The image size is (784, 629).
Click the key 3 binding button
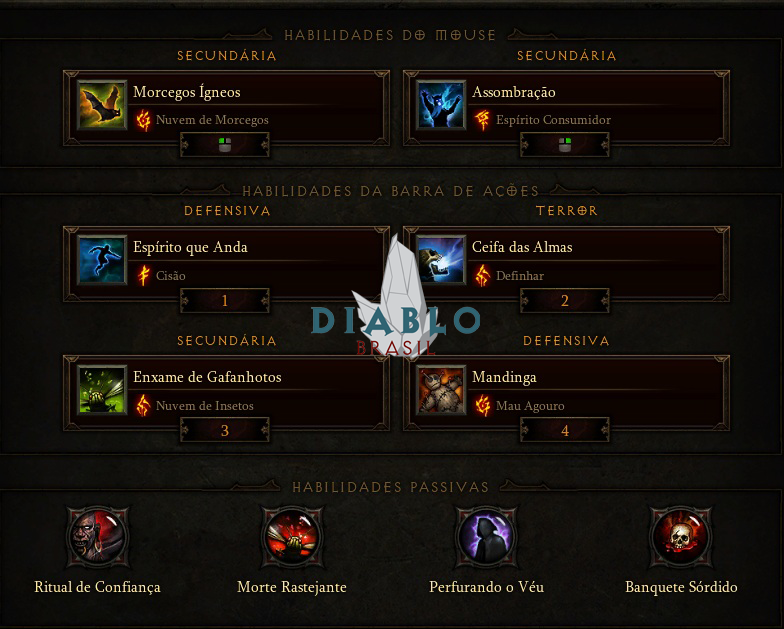point(225,431)
